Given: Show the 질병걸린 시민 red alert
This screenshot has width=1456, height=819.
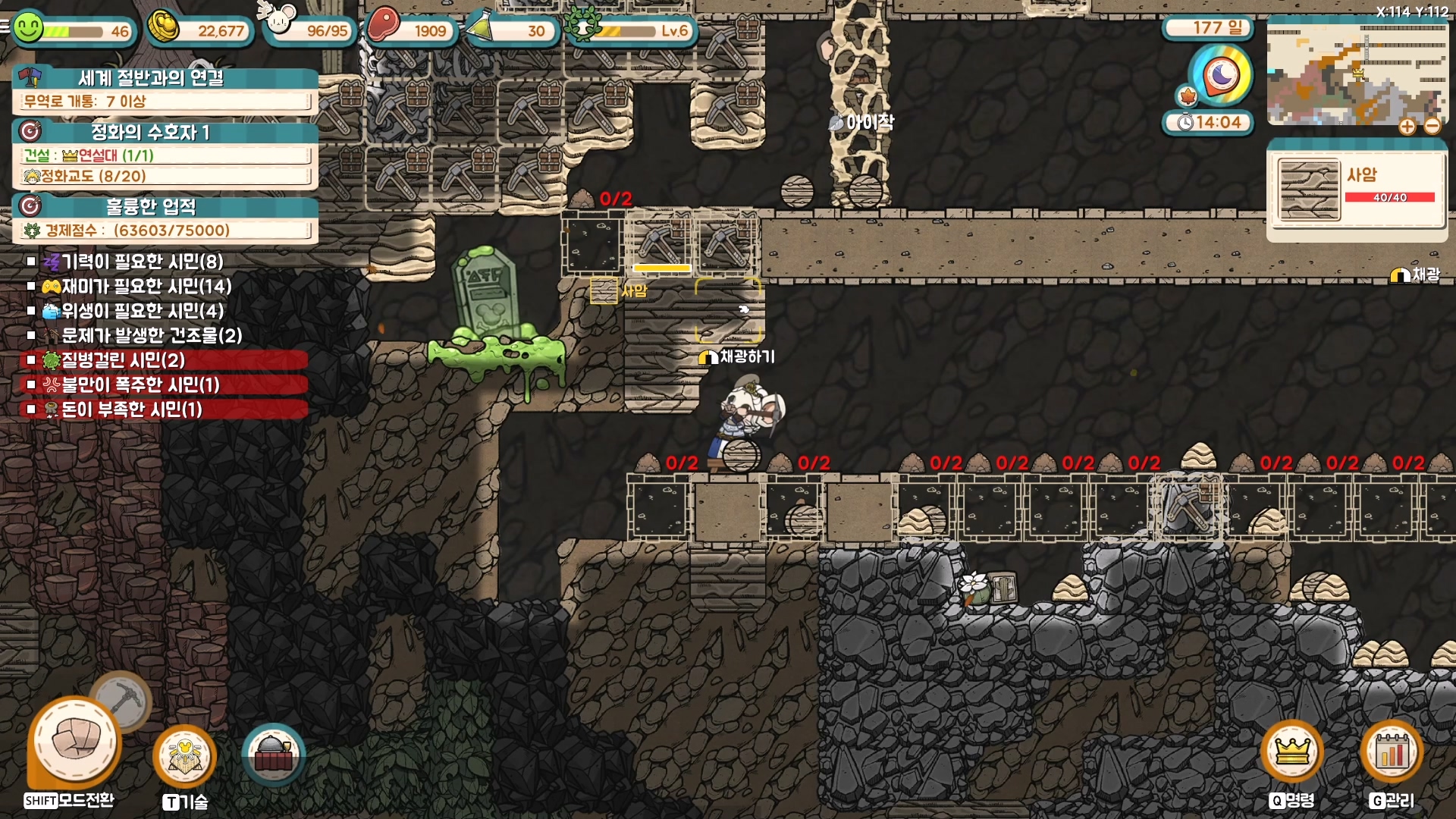Looking at the screenshot, I should 123,360.
